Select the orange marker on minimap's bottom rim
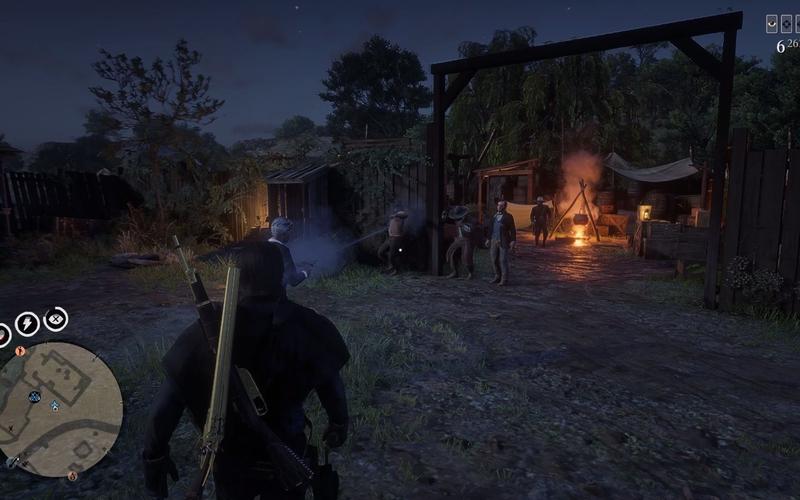 pos(72,476)
